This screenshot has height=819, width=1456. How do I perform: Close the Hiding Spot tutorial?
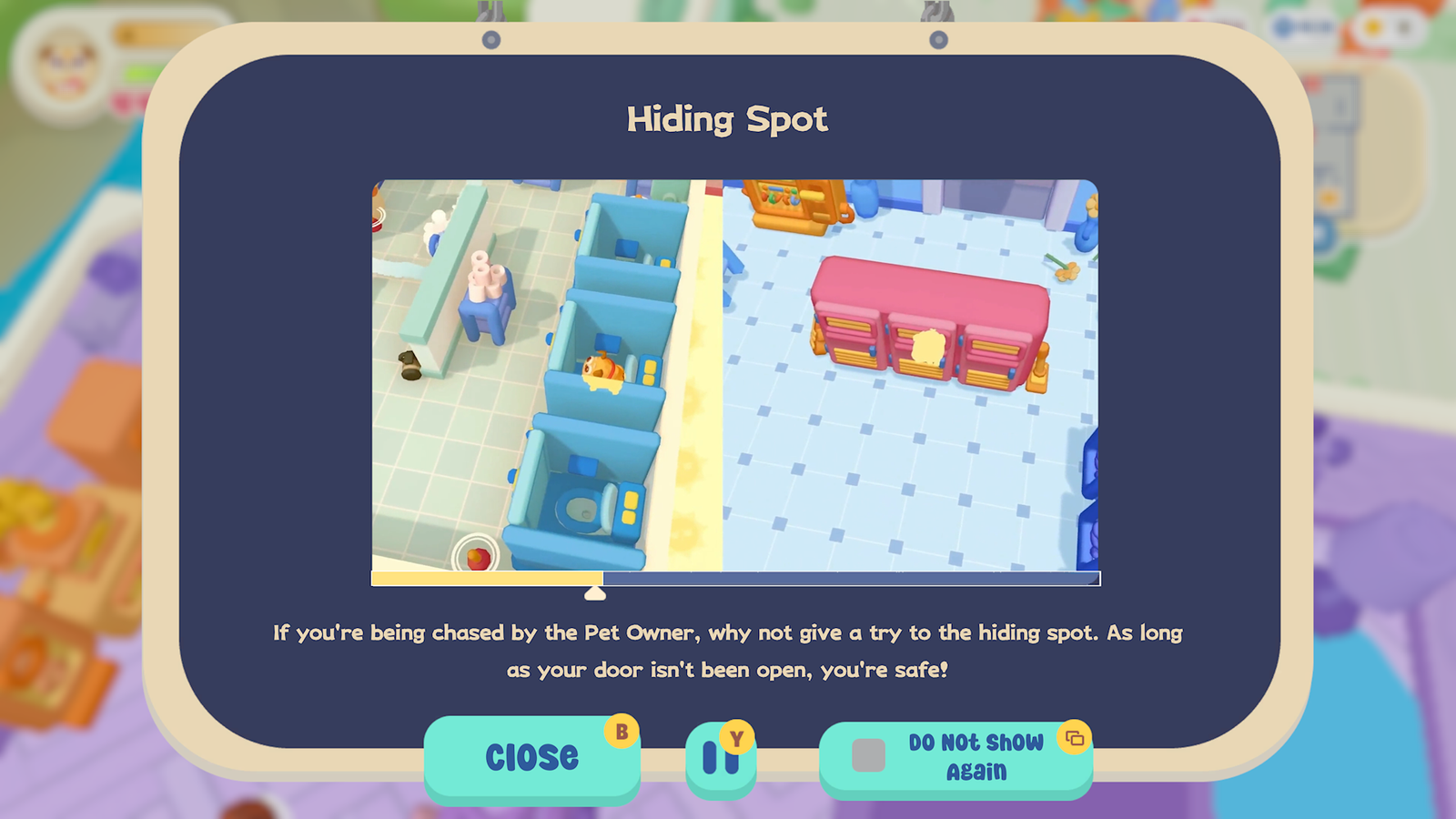click(x=531, y=756)
